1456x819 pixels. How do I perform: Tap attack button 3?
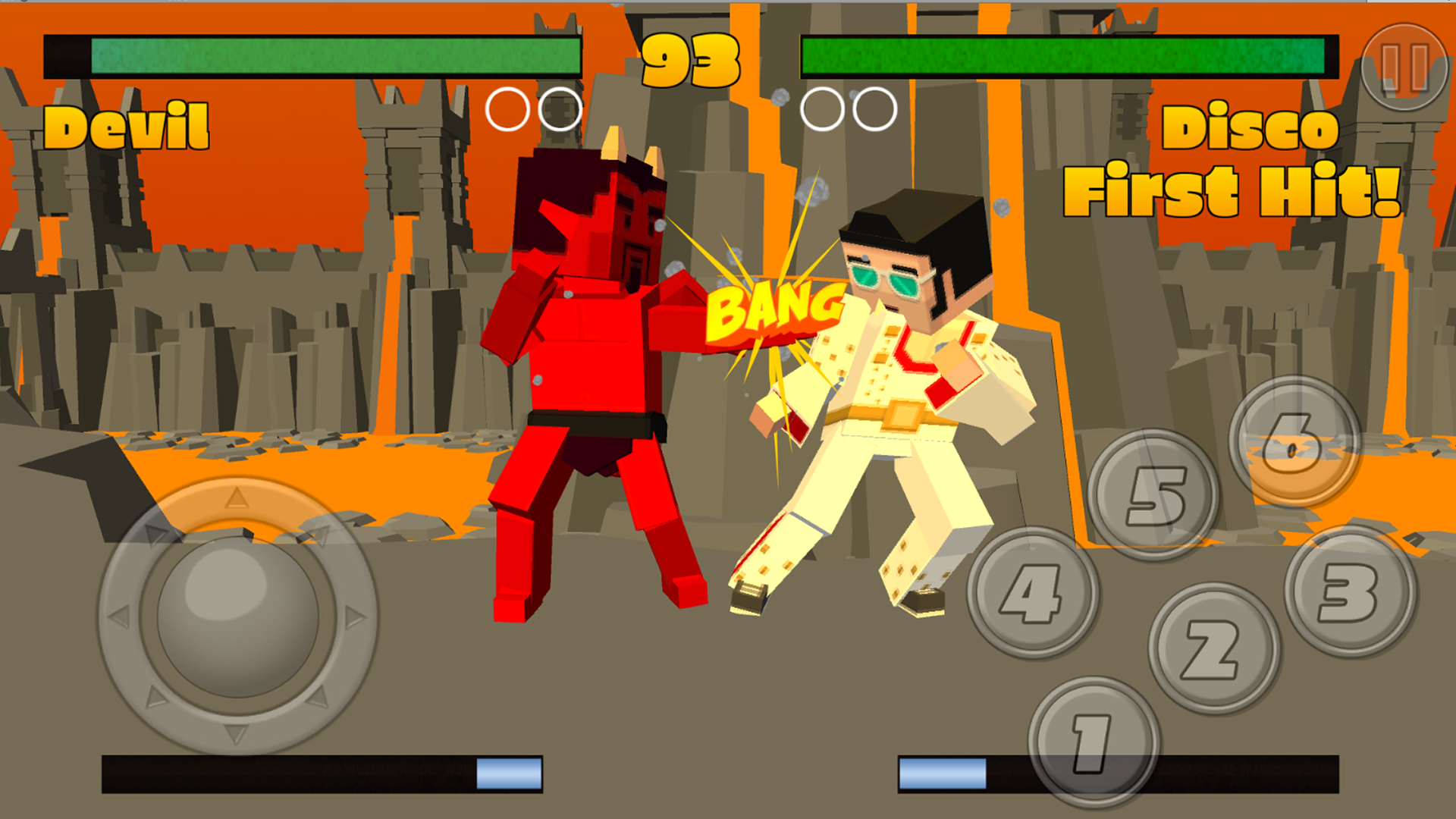pos(1347,591)
